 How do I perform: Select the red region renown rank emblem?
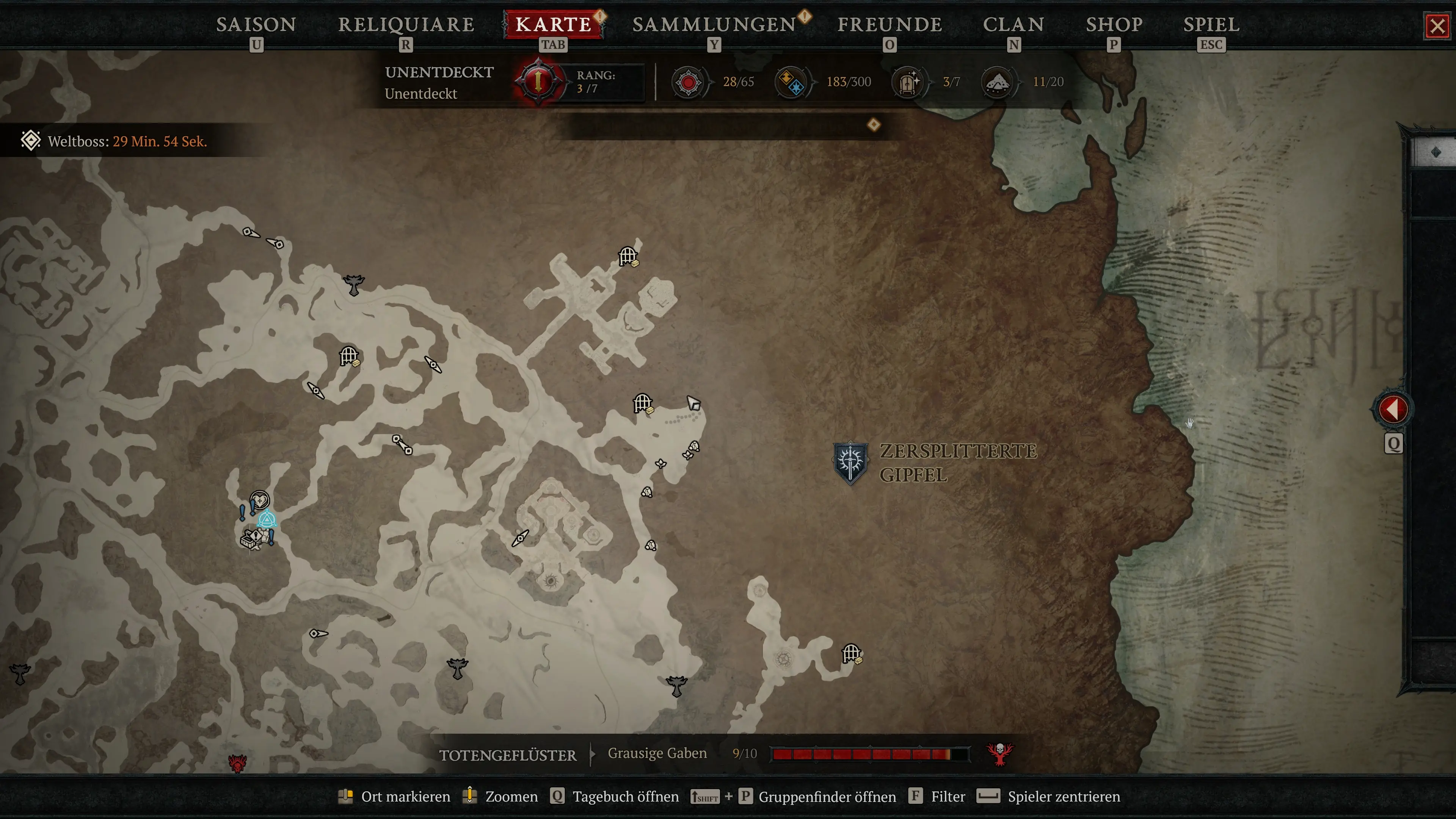(538, 82)
